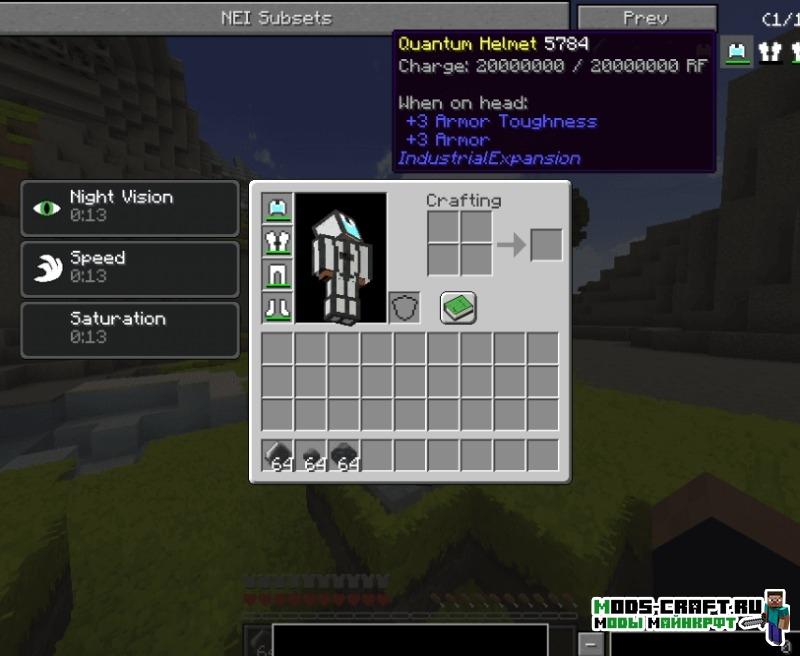Open the mods-craft.ru watermark link
The image size is (800, 656).
point(678,614)
